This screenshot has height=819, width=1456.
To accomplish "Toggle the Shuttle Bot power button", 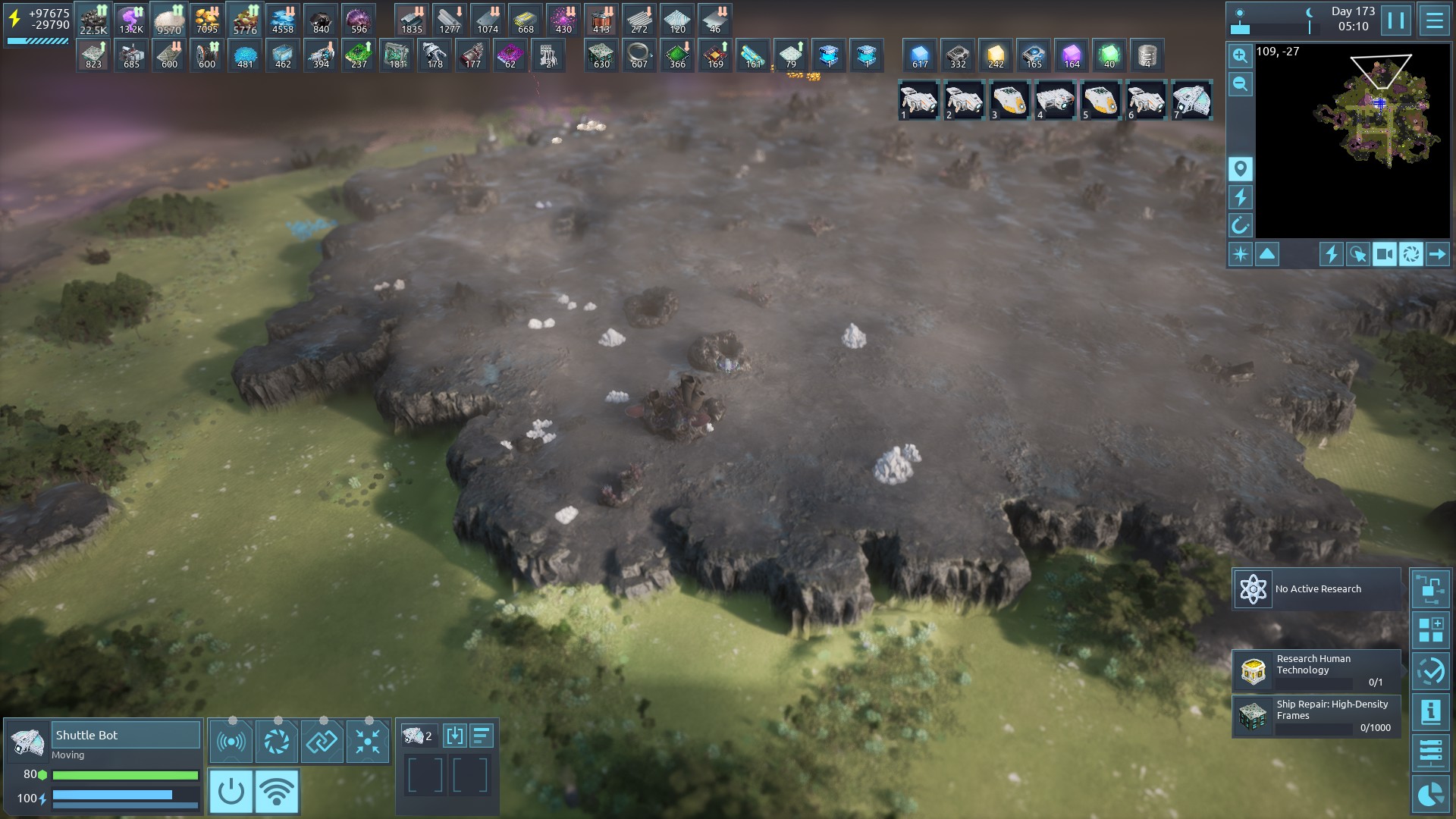I will point(231,792).
